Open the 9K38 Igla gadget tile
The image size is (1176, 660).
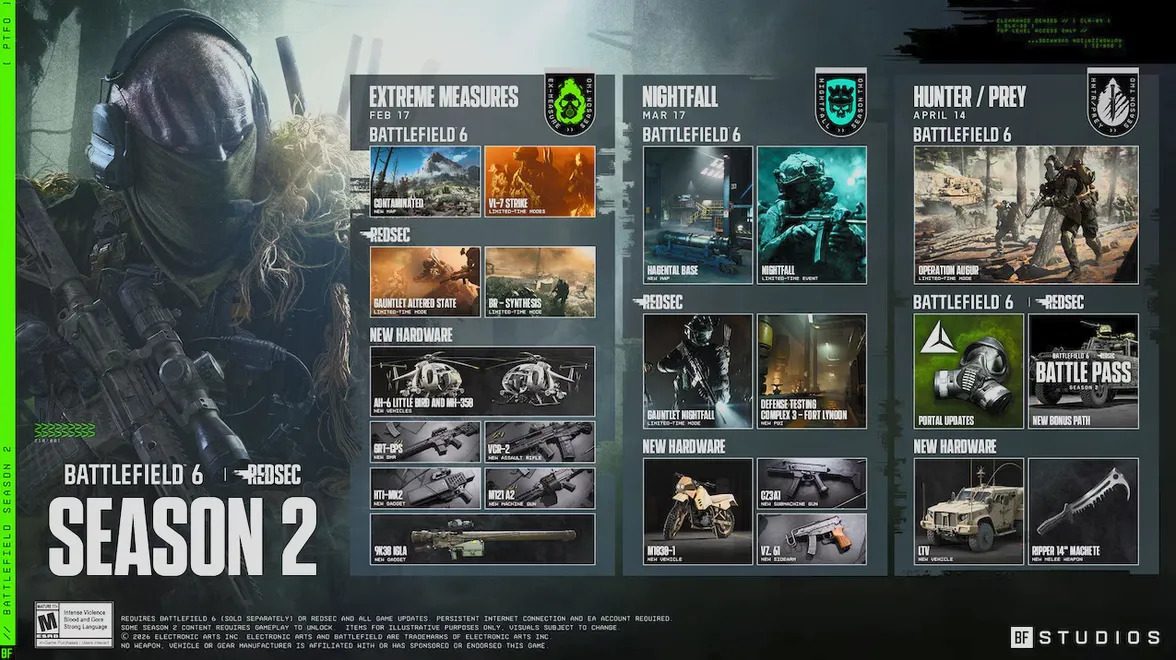[482, 538]
